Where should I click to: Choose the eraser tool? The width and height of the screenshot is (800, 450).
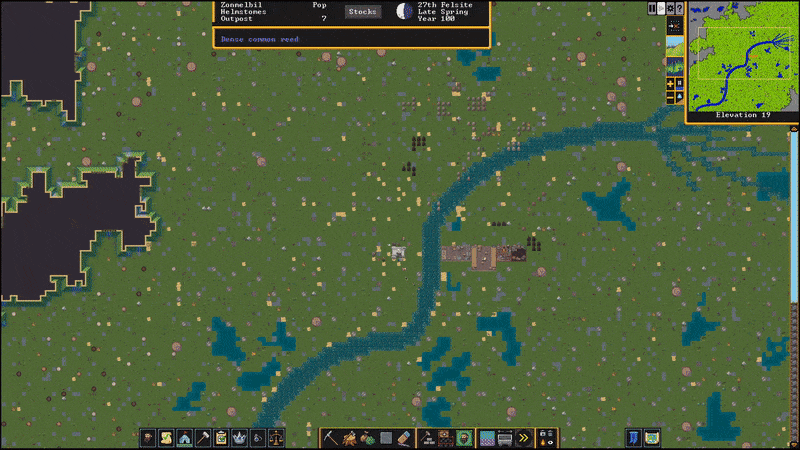pyautogui.click(x=405, y=438)
